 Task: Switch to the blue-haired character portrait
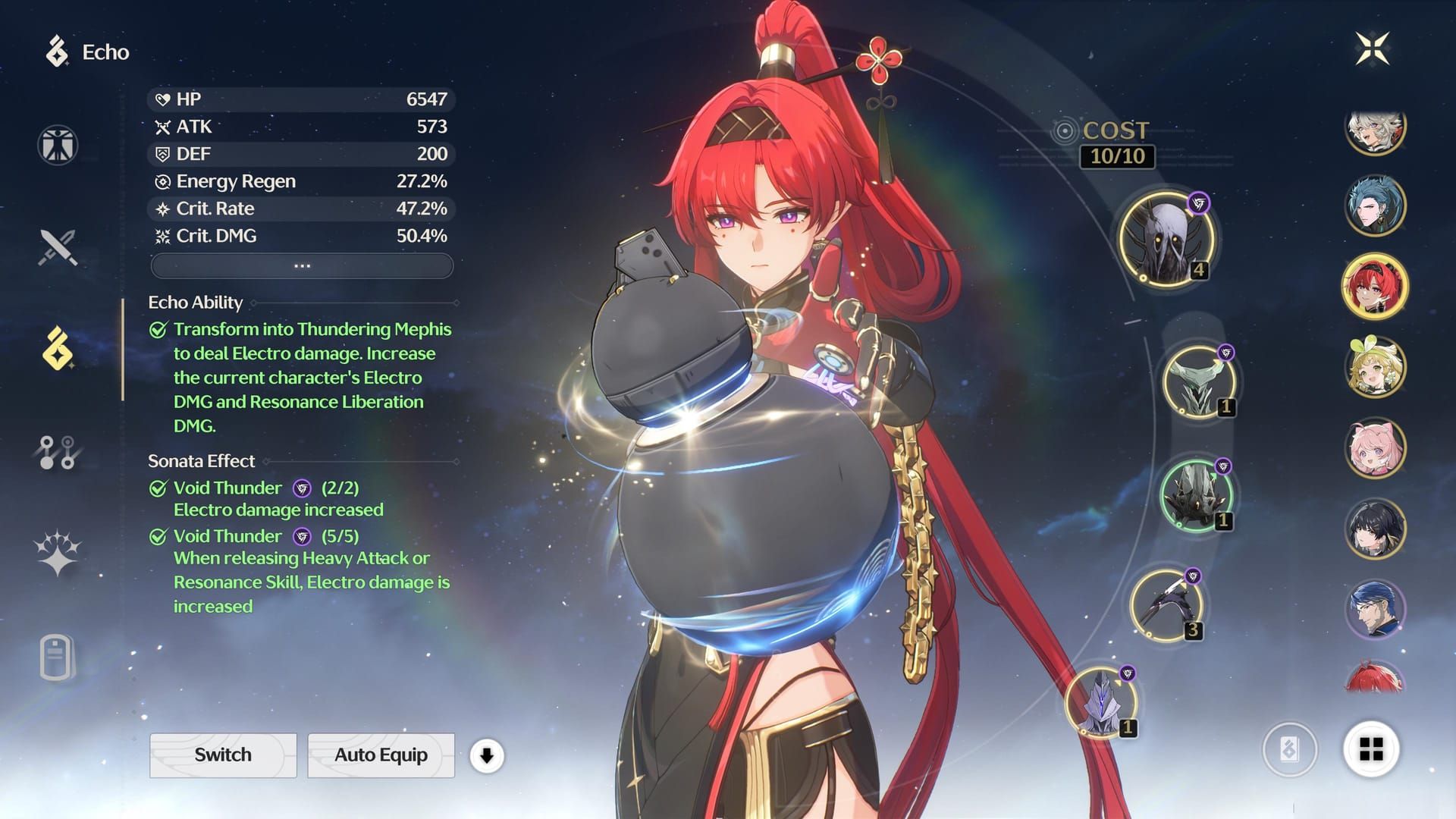(1375, 206)
